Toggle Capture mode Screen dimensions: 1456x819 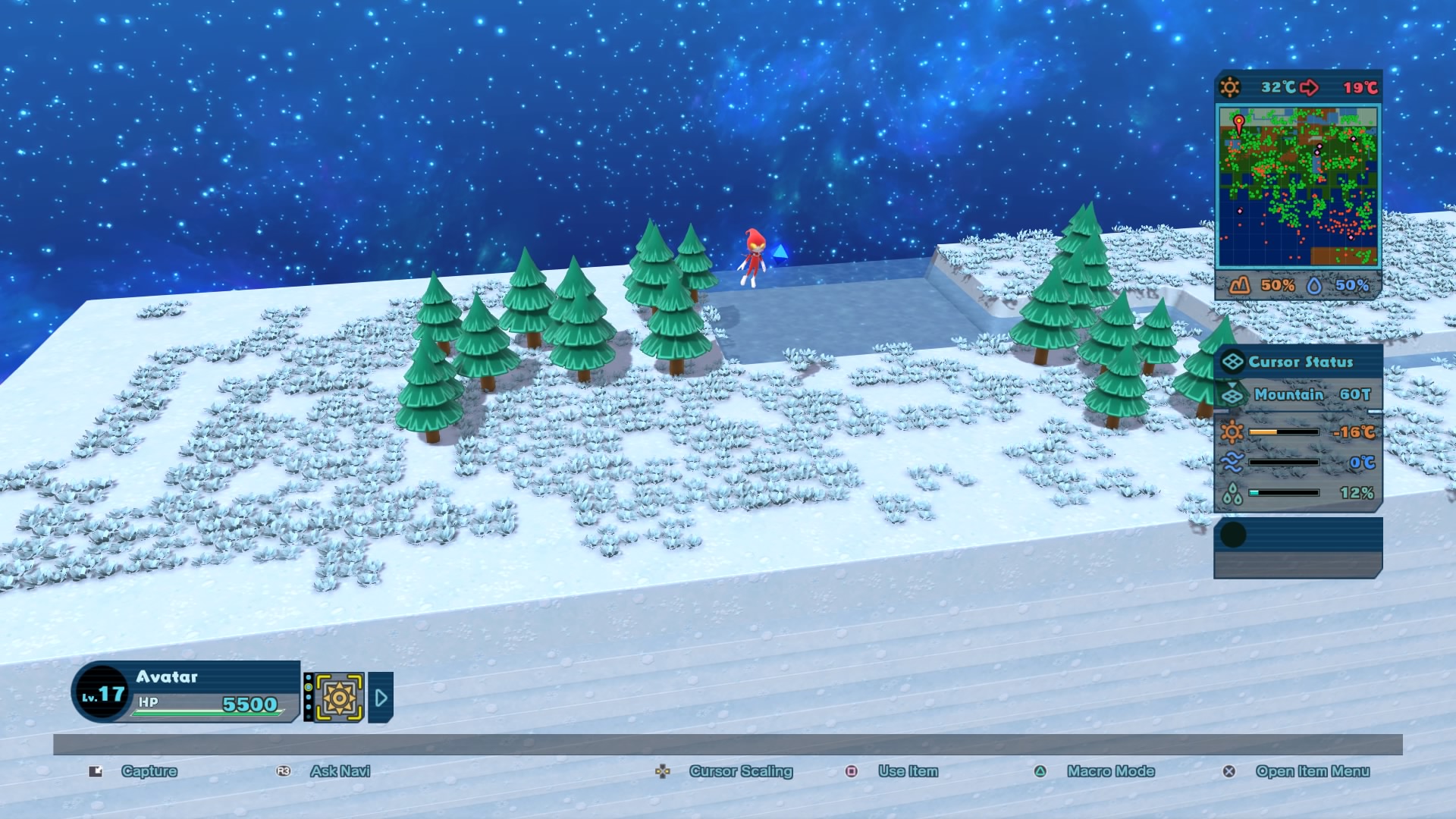click(149, 771)
